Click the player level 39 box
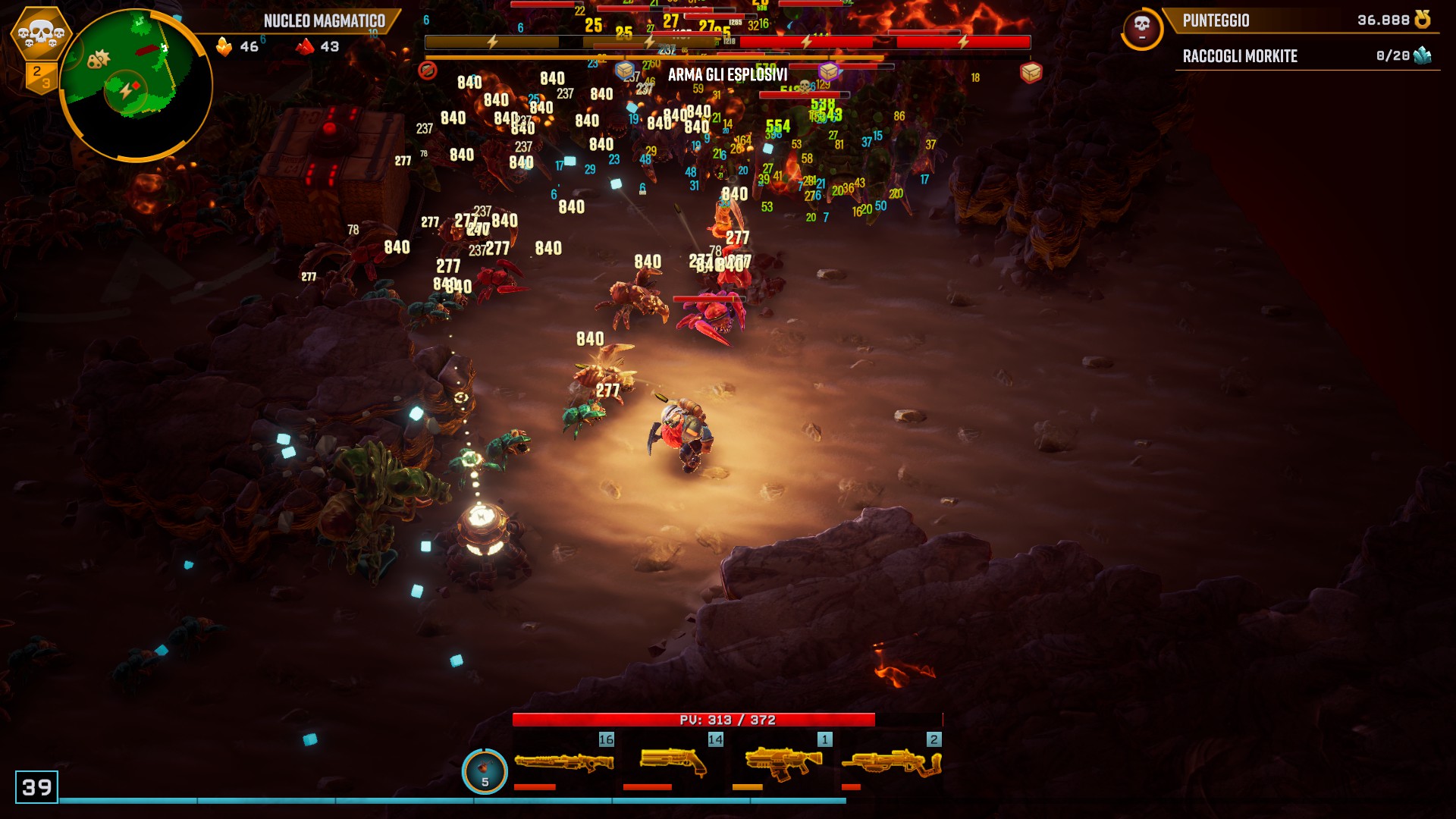The width and height of the screenshot is (1456, 819). [x=36, y=787]
